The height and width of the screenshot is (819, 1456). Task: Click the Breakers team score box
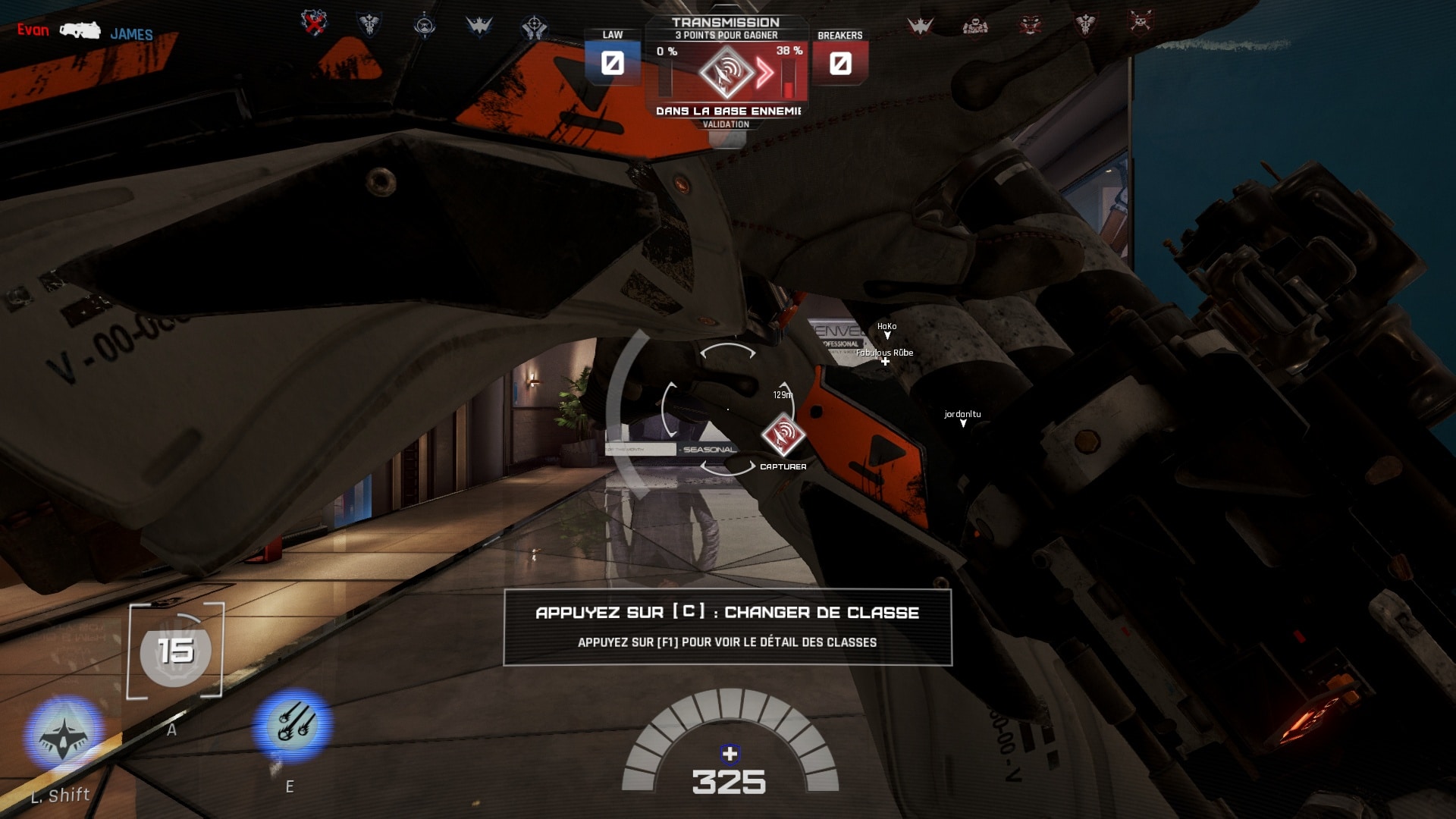840,63
